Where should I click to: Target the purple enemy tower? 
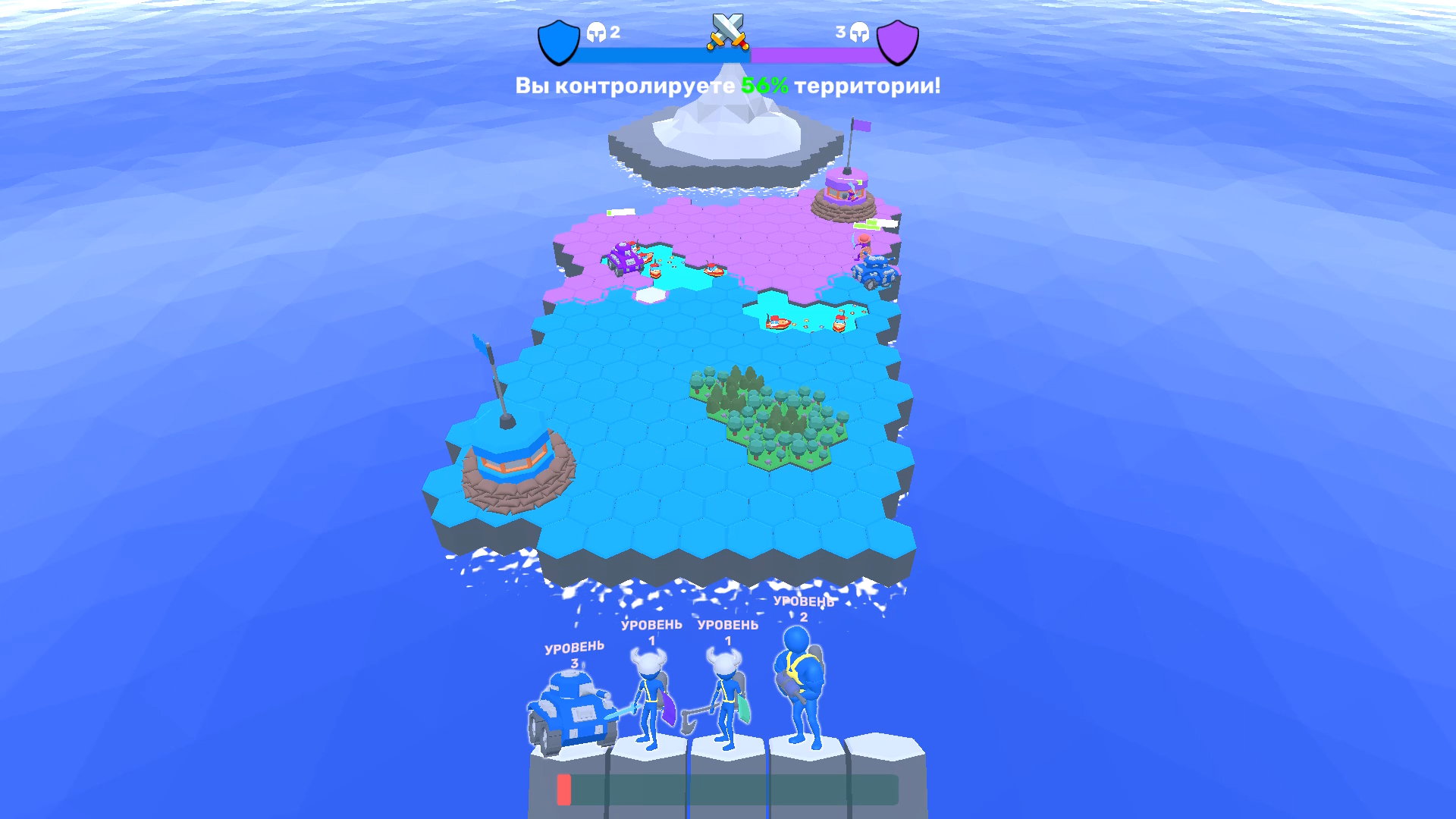point(844,190)
